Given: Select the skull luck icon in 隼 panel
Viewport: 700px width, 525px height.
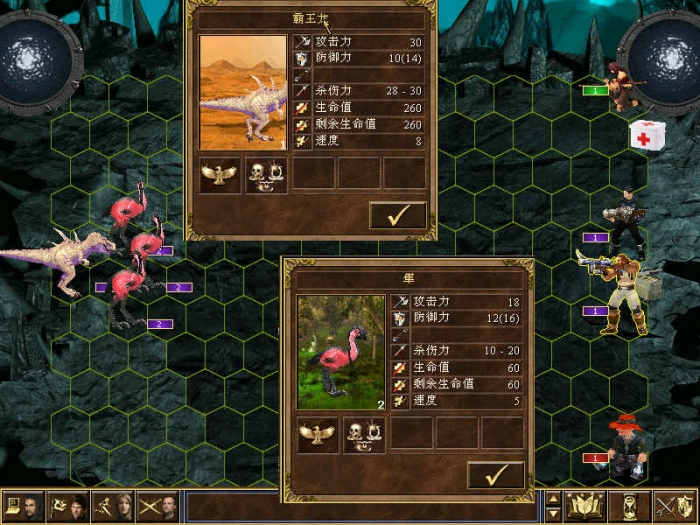Looking at the screenshot, I should tap(363, 433).
